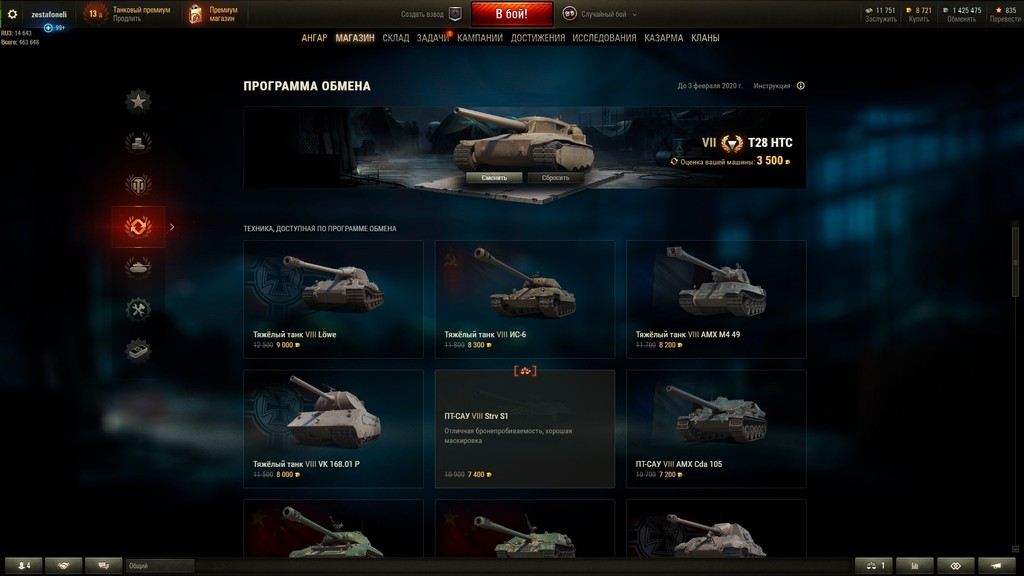Switch to the Казарма tab
Screen dimensions: 1024x576
[x=664, y=38]
